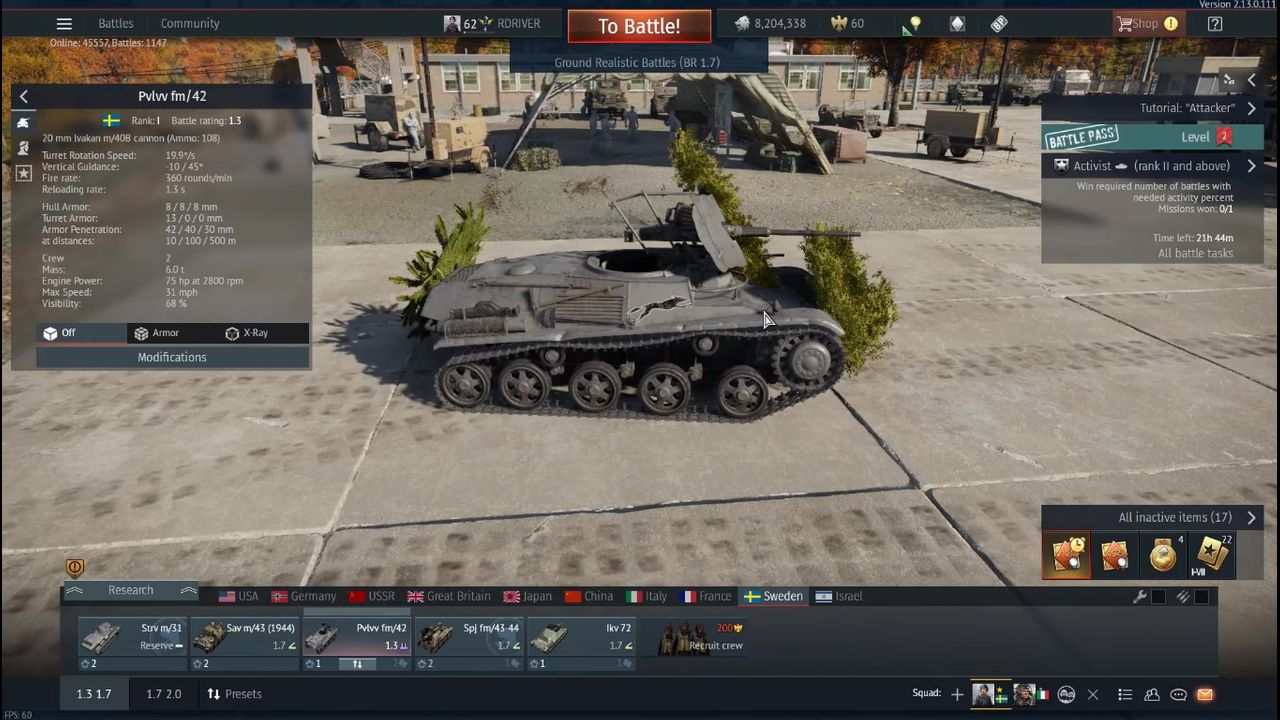Pick the Sav m/43 (1944) vehicle slot
Screen dimensions: 1280x720
pyautogui.click(x=245, y=636)
